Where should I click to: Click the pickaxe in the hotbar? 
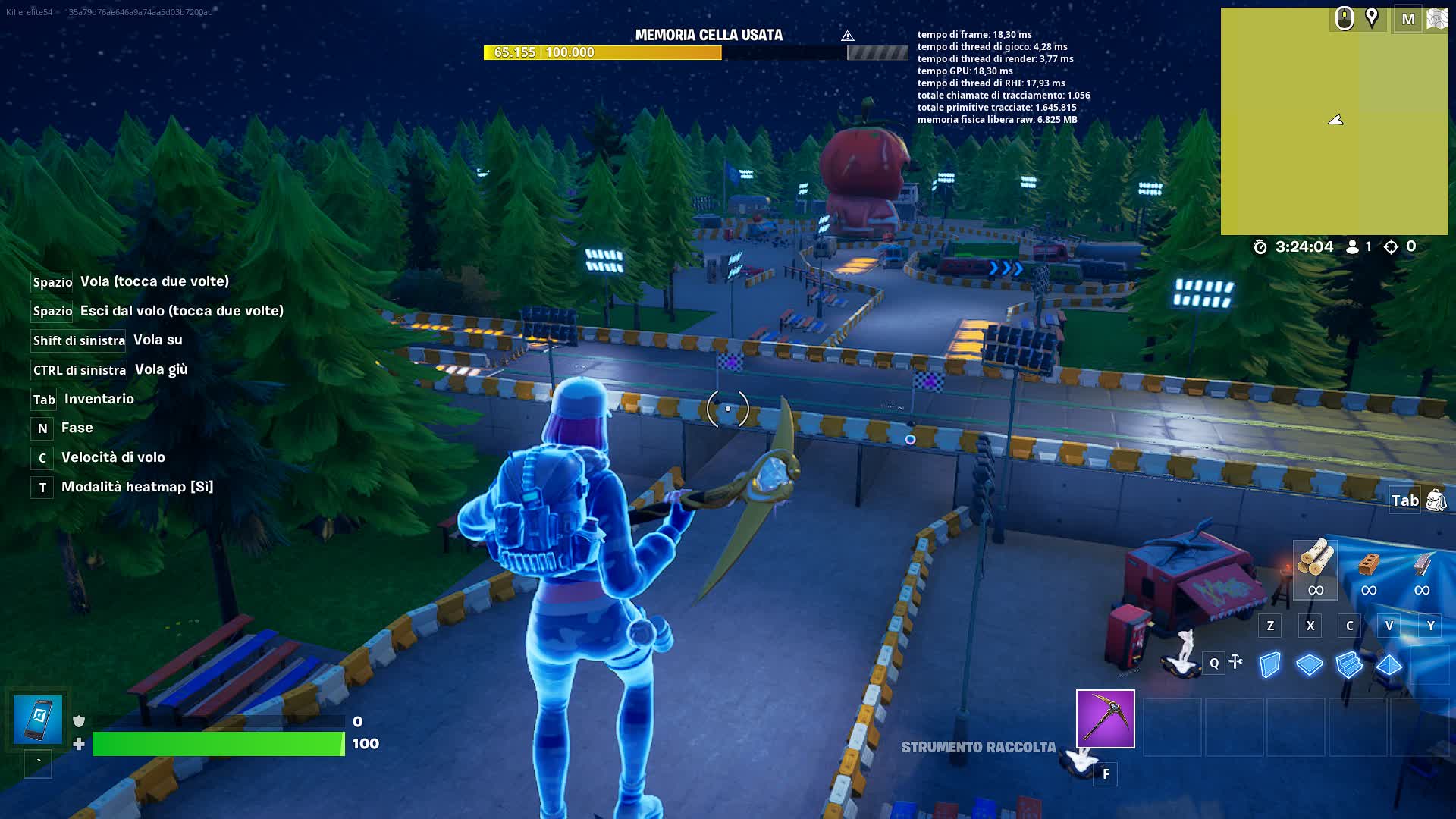[x=1105, y=719]
